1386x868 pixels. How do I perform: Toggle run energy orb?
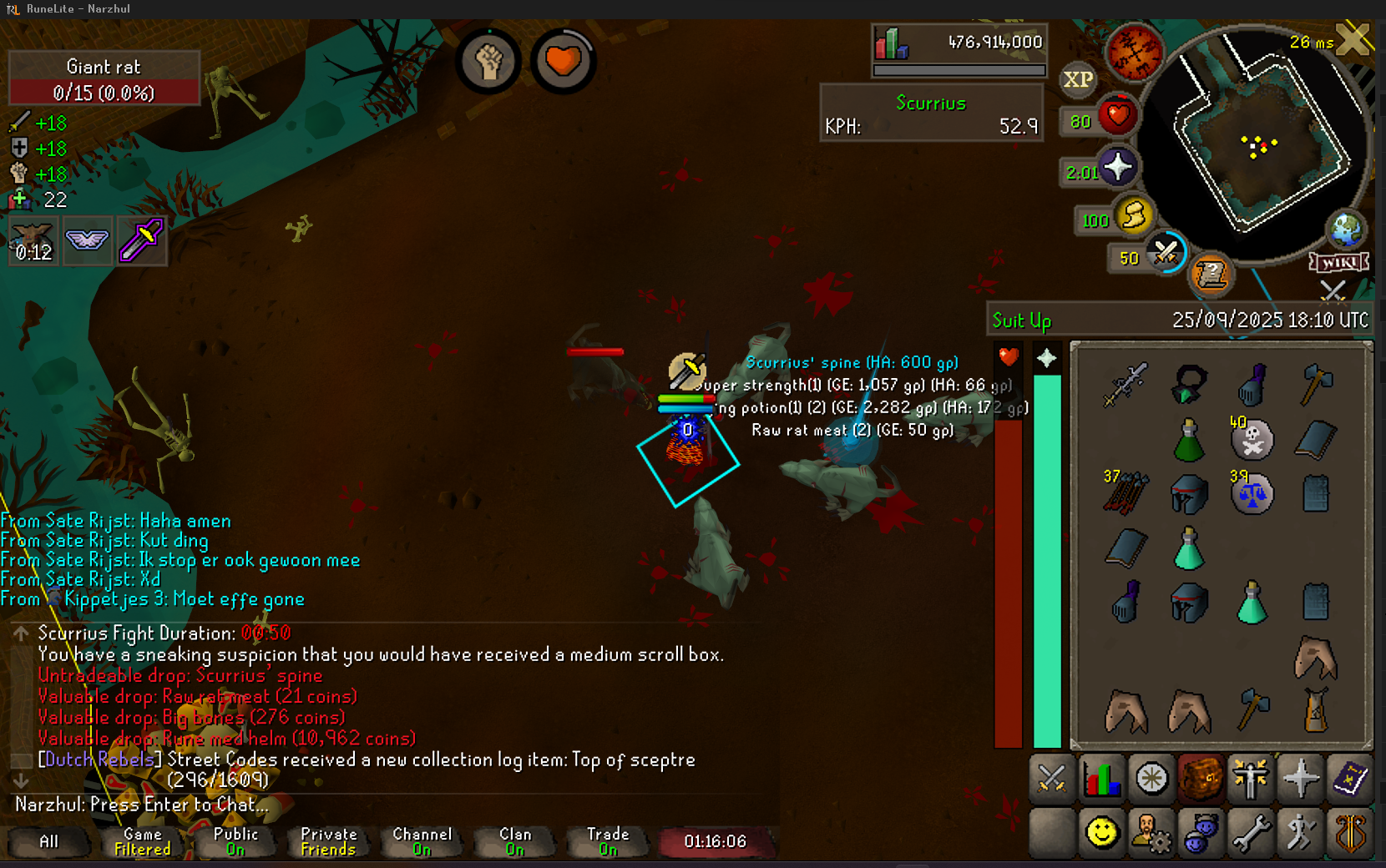pos(1133,216)
